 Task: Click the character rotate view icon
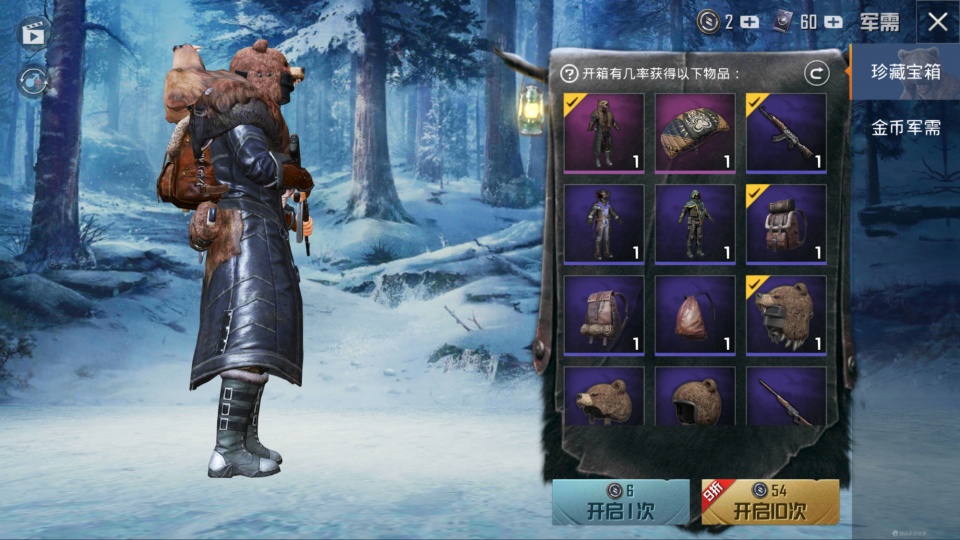point(33,81)
